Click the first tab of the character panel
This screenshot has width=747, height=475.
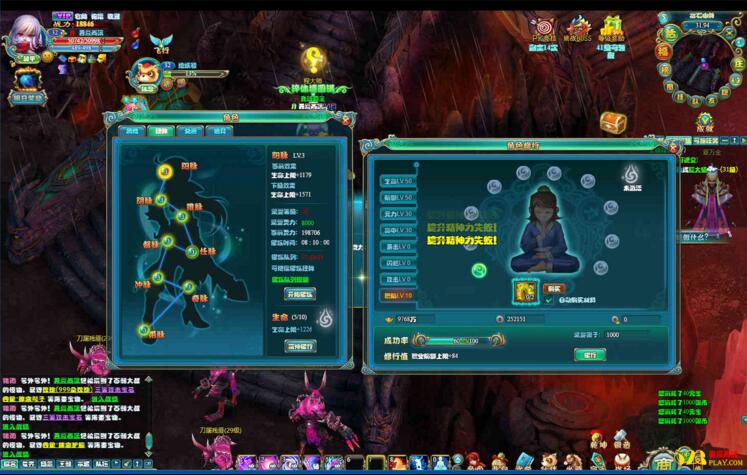131,131
